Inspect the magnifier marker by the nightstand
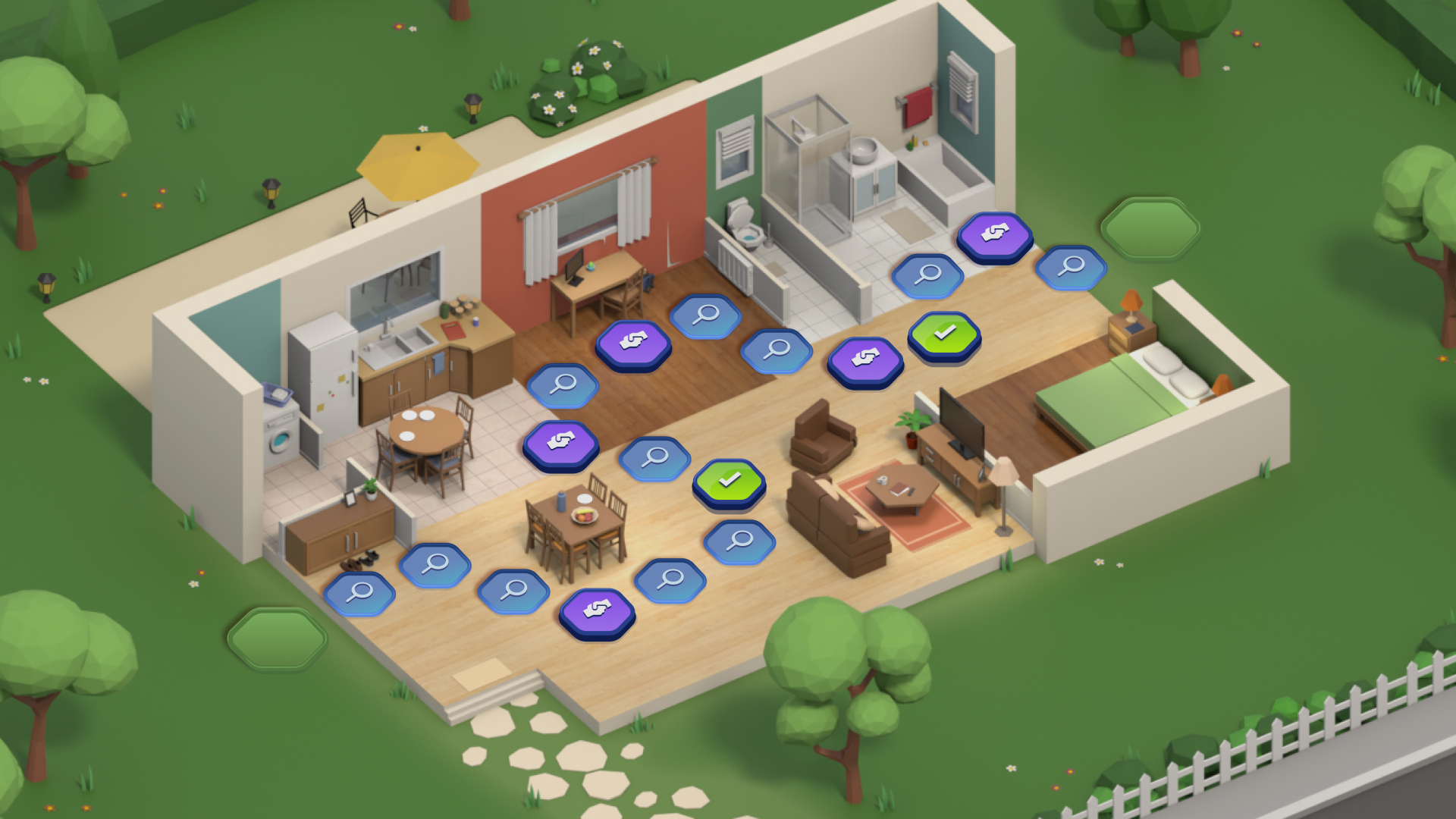 click(1071, 267)
